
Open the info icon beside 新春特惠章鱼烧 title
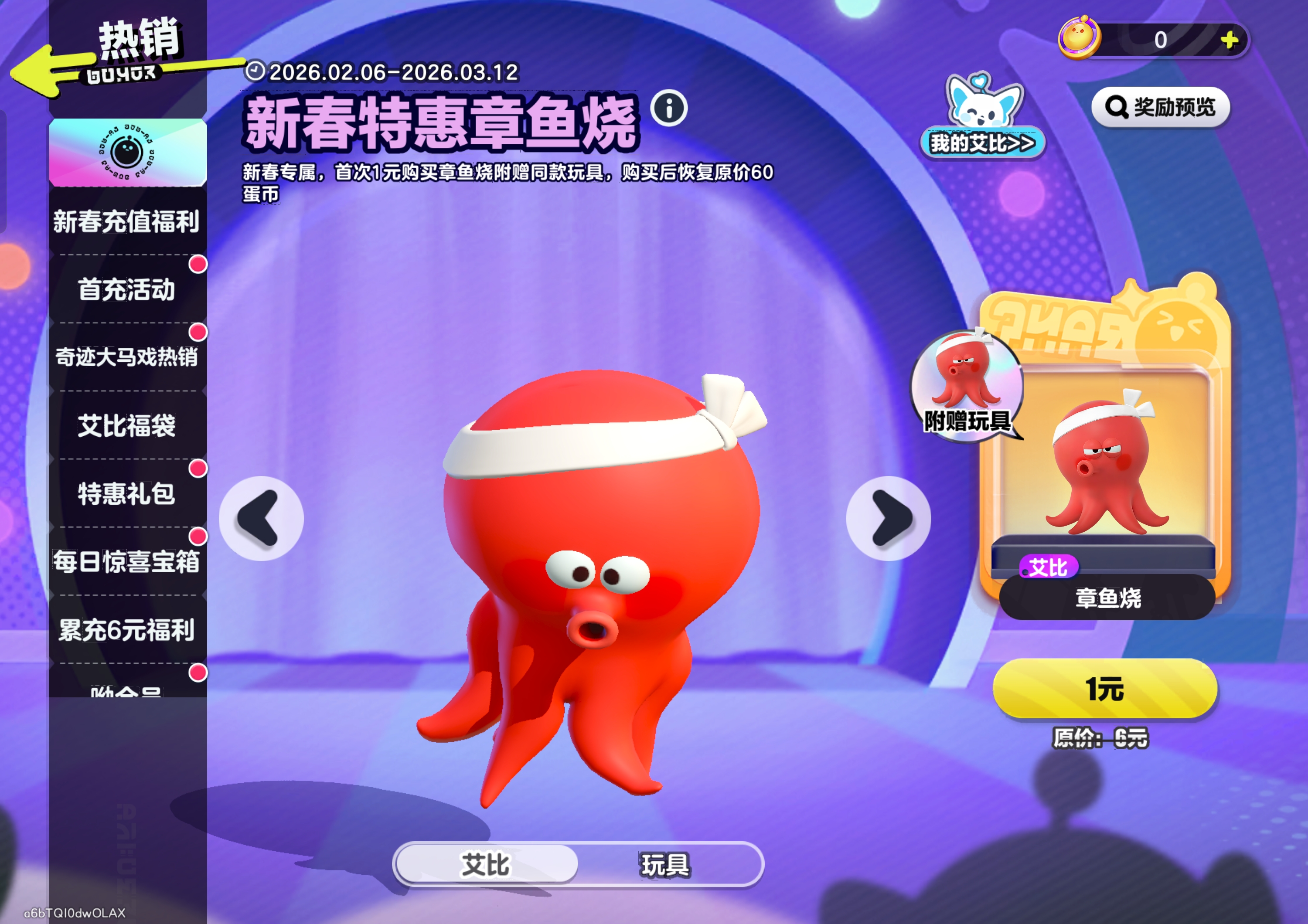pos(669,112)
